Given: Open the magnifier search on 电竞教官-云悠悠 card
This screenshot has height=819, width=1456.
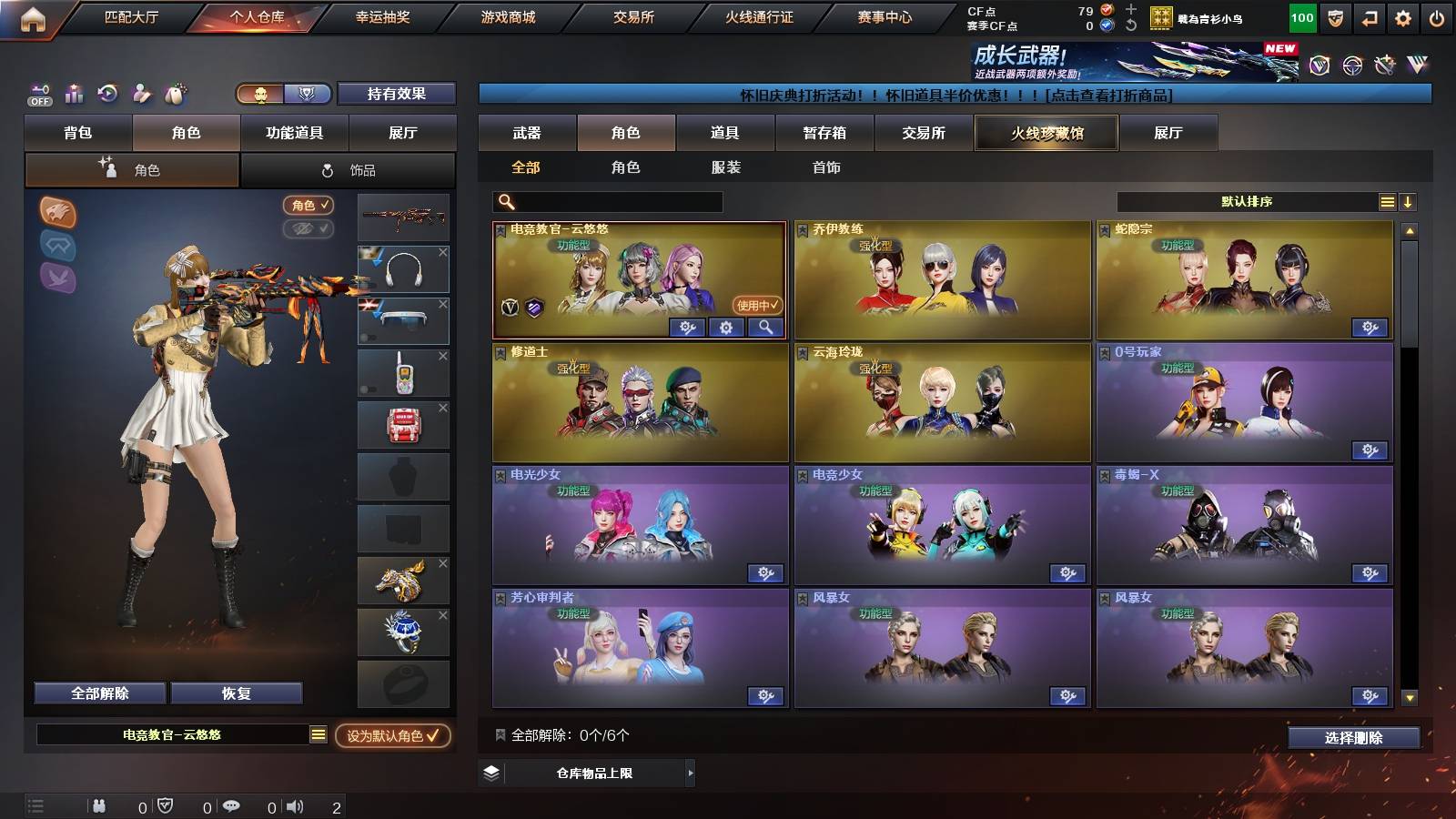Looking at the screenshot, I should click(x=766, y=328).
